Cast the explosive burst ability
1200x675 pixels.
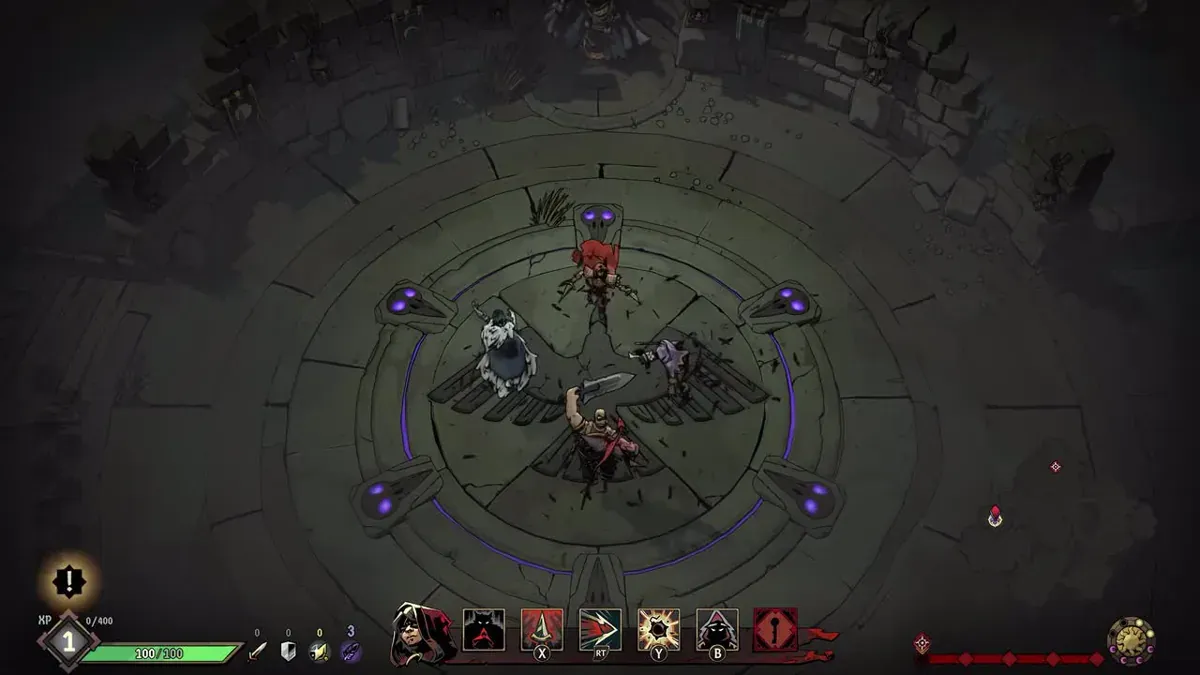point(659,630)
